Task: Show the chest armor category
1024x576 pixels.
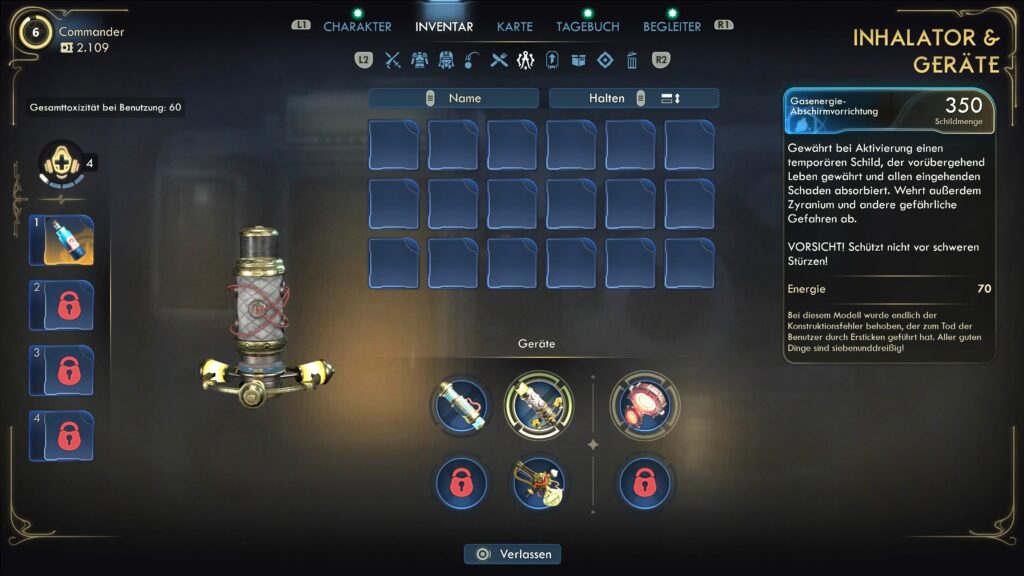Action: click(x=420, y=60)
